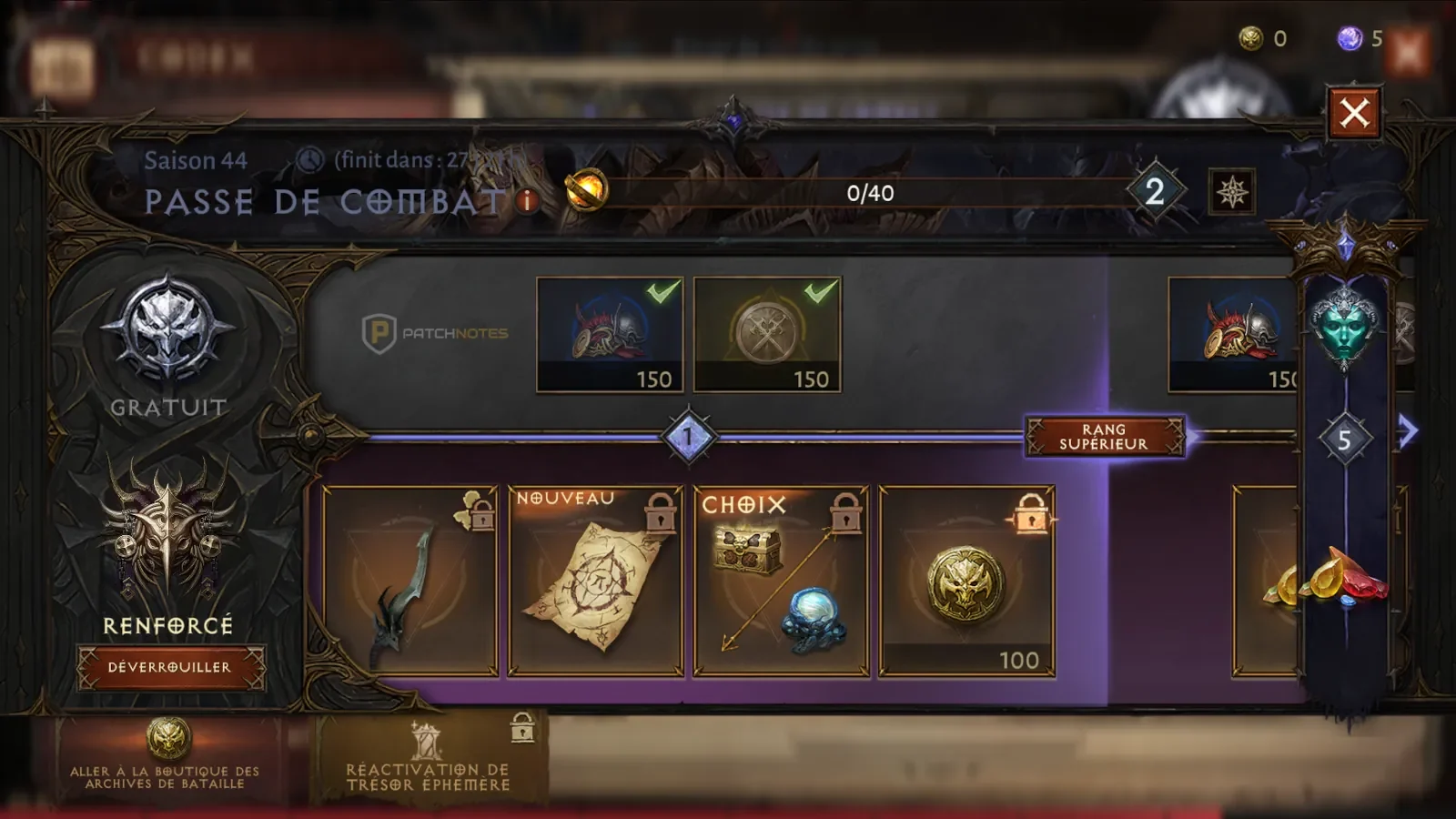Show battle pass info icon
Screen dimensions: 1456x819
[528, 201]
